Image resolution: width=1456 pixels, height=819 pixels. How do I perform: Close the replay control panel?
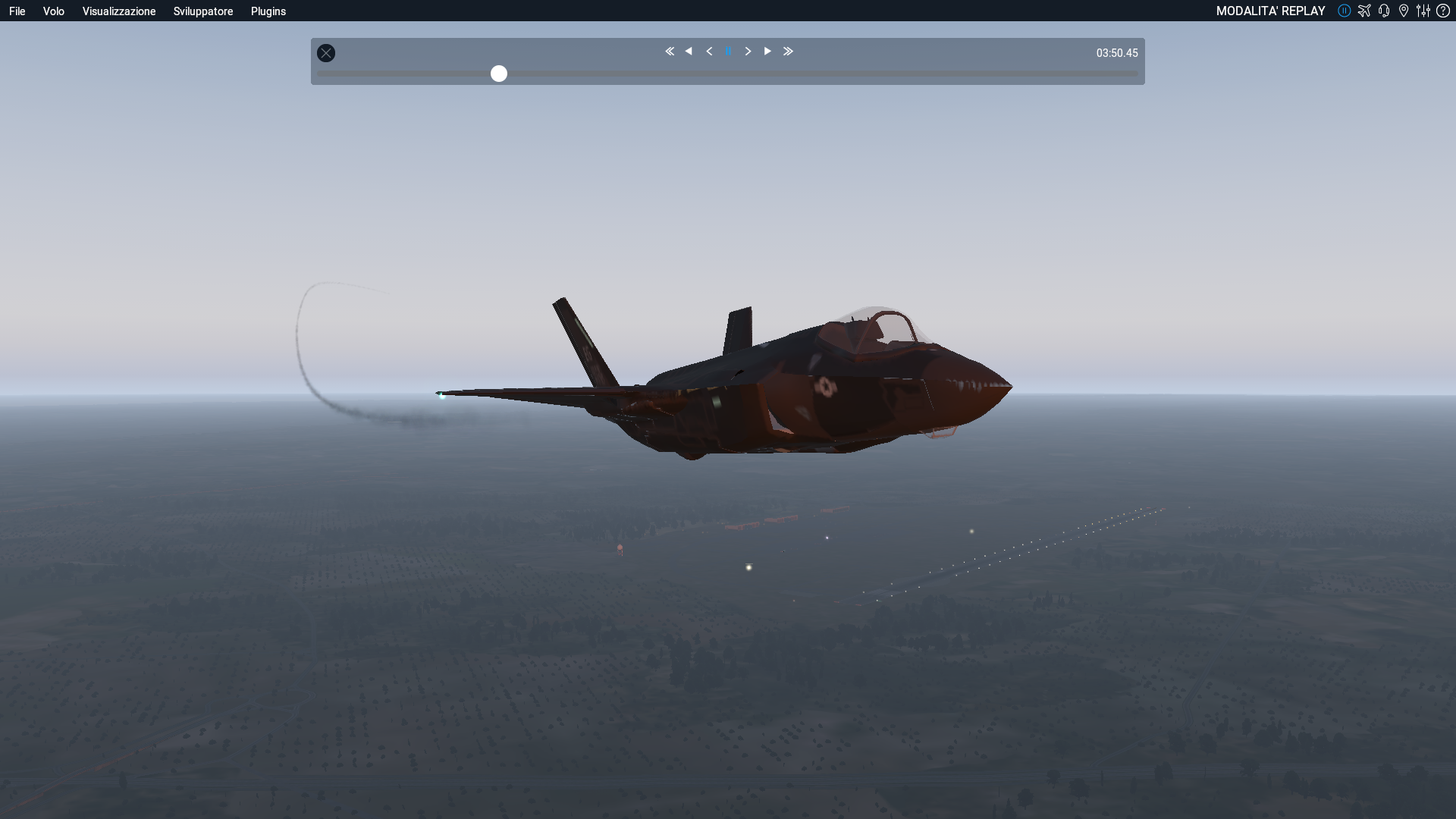pos(326,53)
